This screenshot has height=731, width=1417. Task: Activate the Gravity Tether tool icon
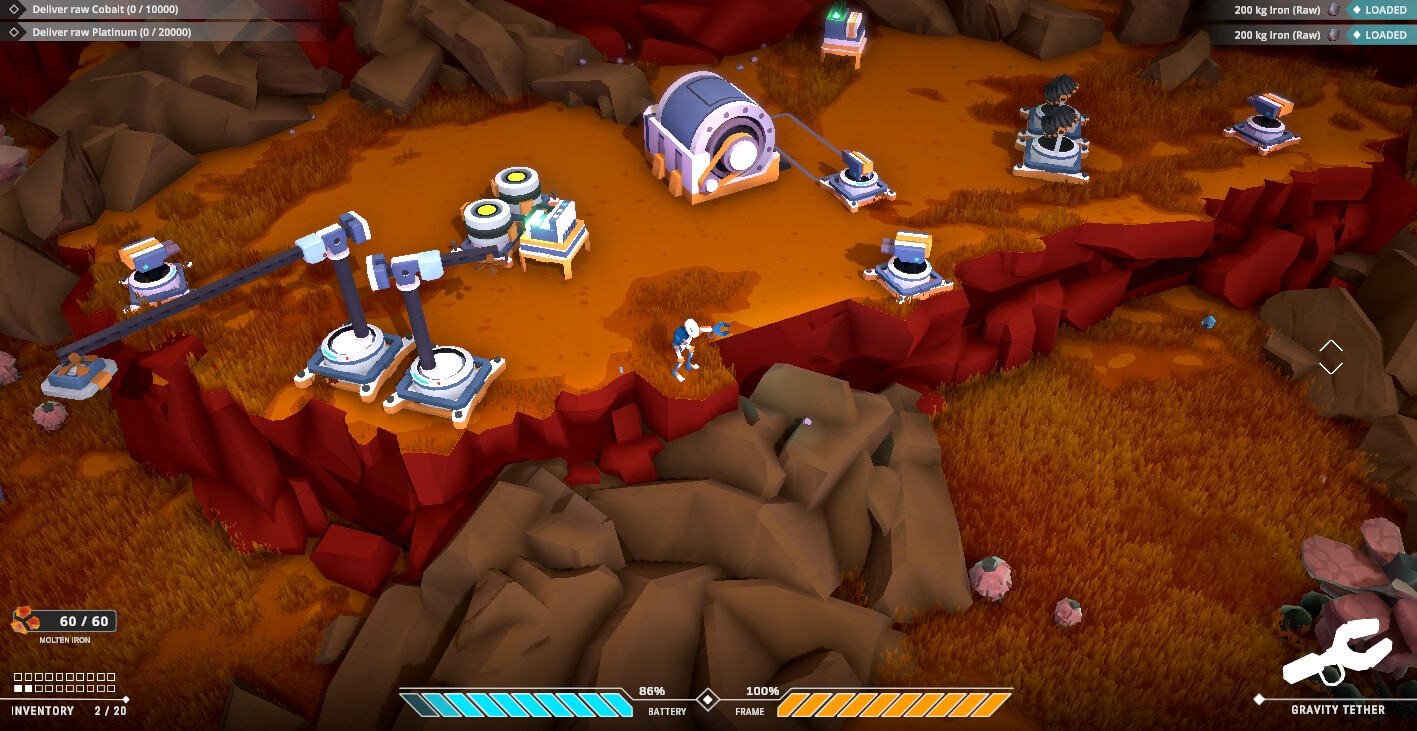click(1336, 653)
